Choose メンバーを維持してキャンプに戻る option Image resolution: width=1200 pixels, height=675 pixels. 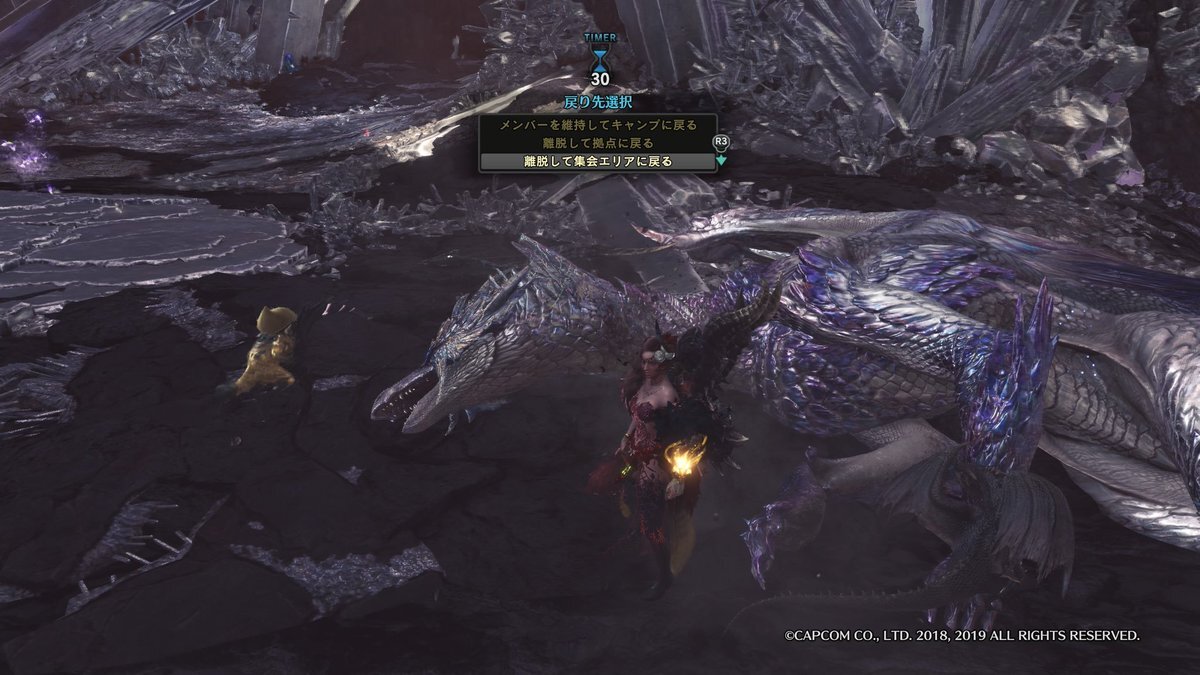[x=597, y=125]
